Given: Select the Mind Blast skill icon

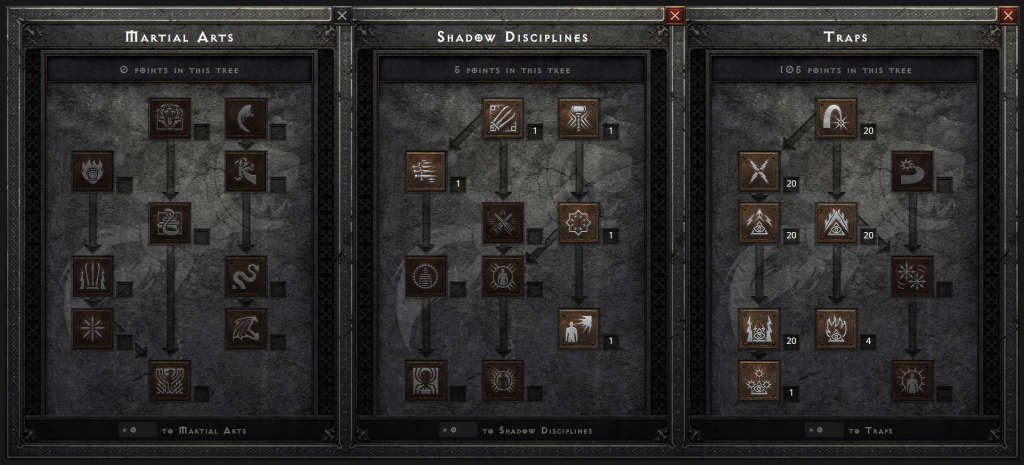Looking at the screenshot, I should 579,328.
